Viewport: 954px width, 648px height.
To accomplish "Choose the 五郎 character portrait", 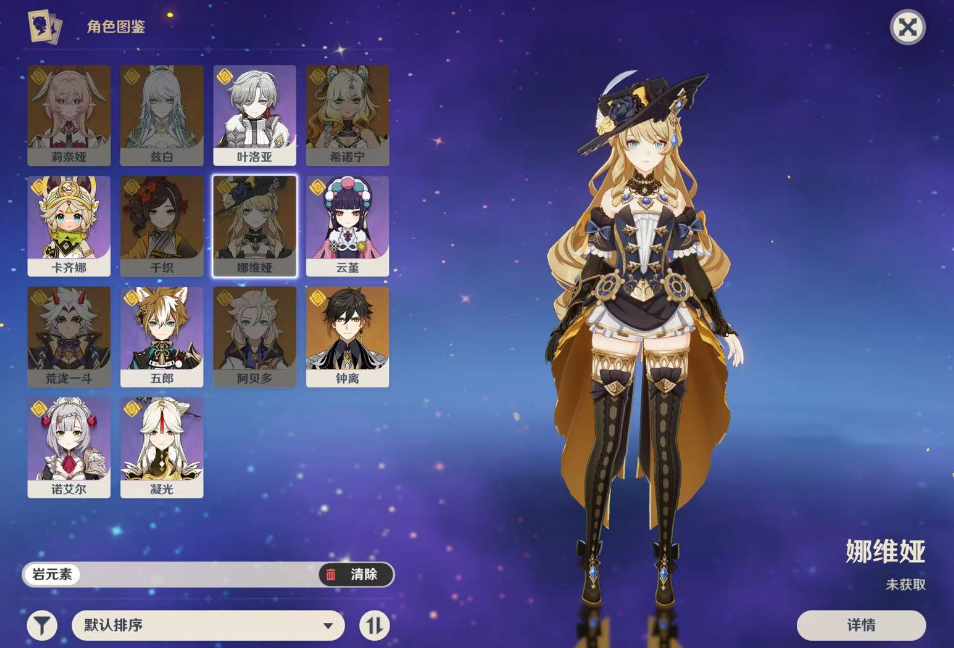I will pyautogui.click(x=162, y=336).
